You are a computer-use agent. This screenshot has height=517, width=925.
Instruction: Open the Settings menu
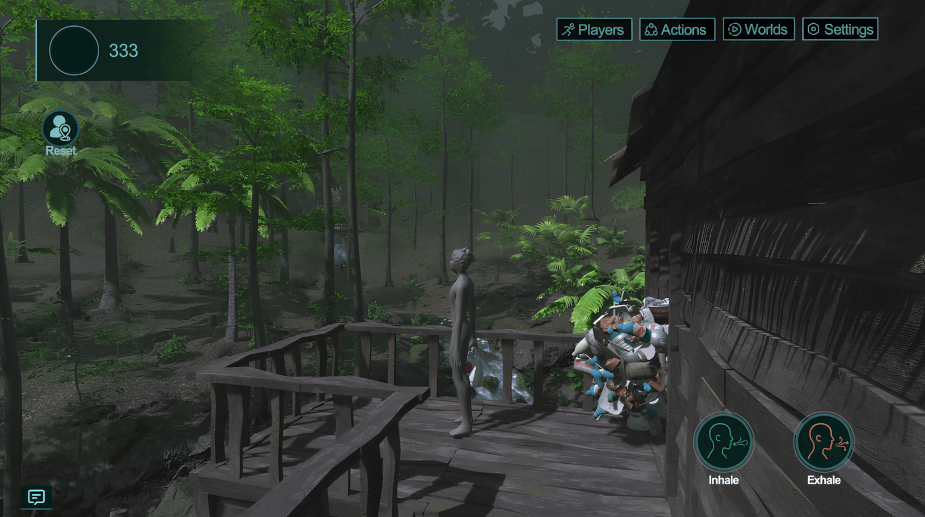tap(841, 30)
